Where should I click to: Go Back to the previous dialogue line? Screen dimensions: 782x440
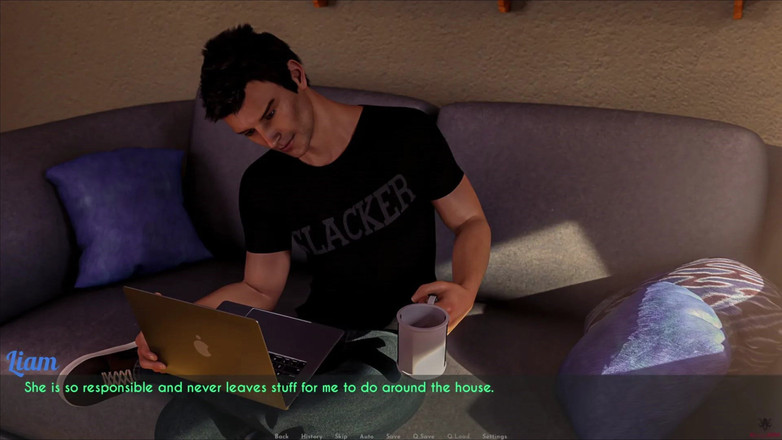point(282,436)
